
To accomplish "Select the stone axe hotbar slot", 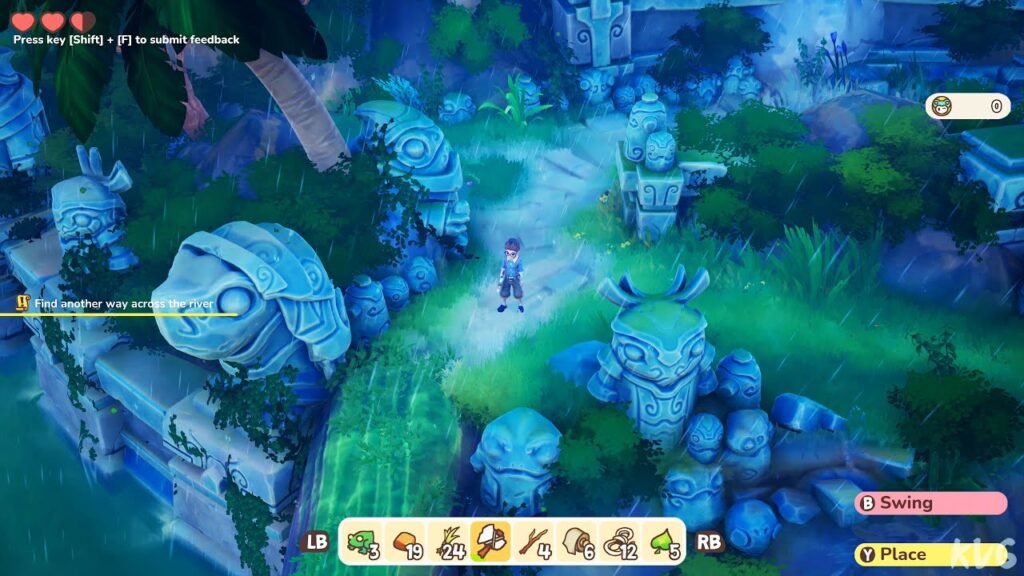I will click(x=490, y=542).
